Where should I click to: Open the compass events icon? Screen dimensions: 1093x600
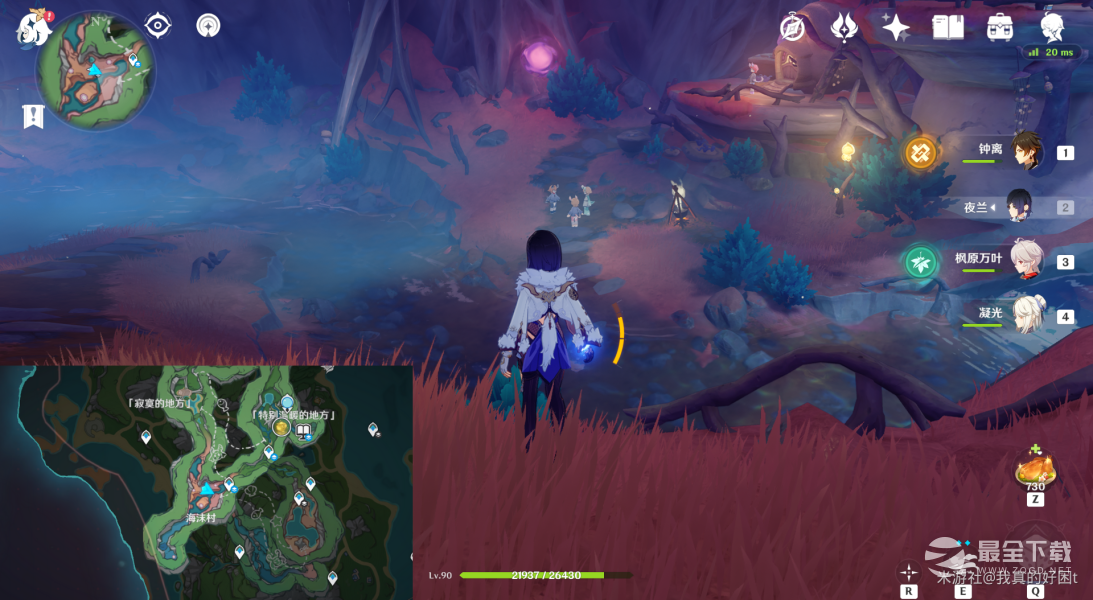click(x=793, y=28)
